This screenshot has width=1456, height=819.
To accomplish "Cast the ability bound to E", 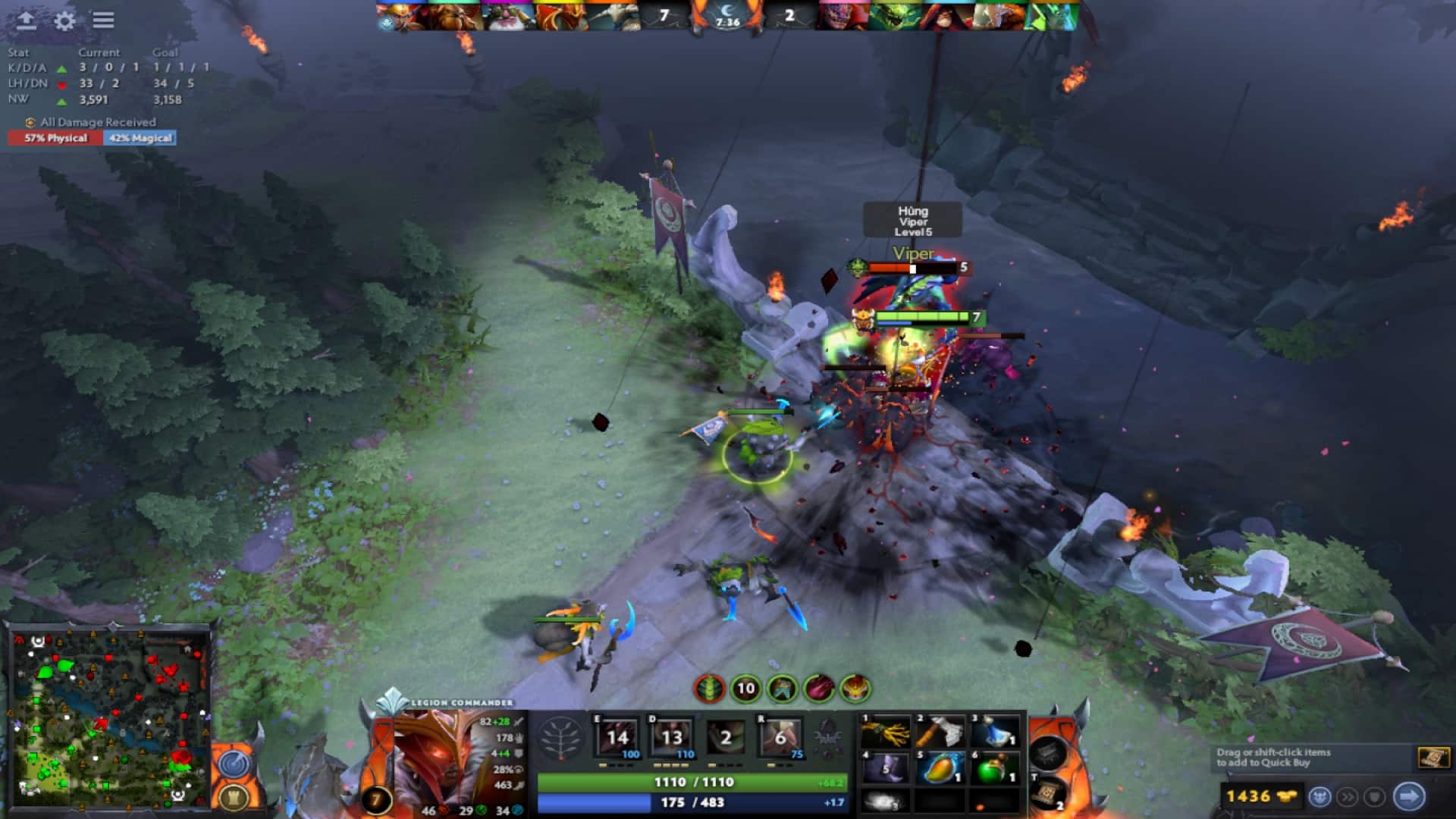I will (x=618, y=736).
